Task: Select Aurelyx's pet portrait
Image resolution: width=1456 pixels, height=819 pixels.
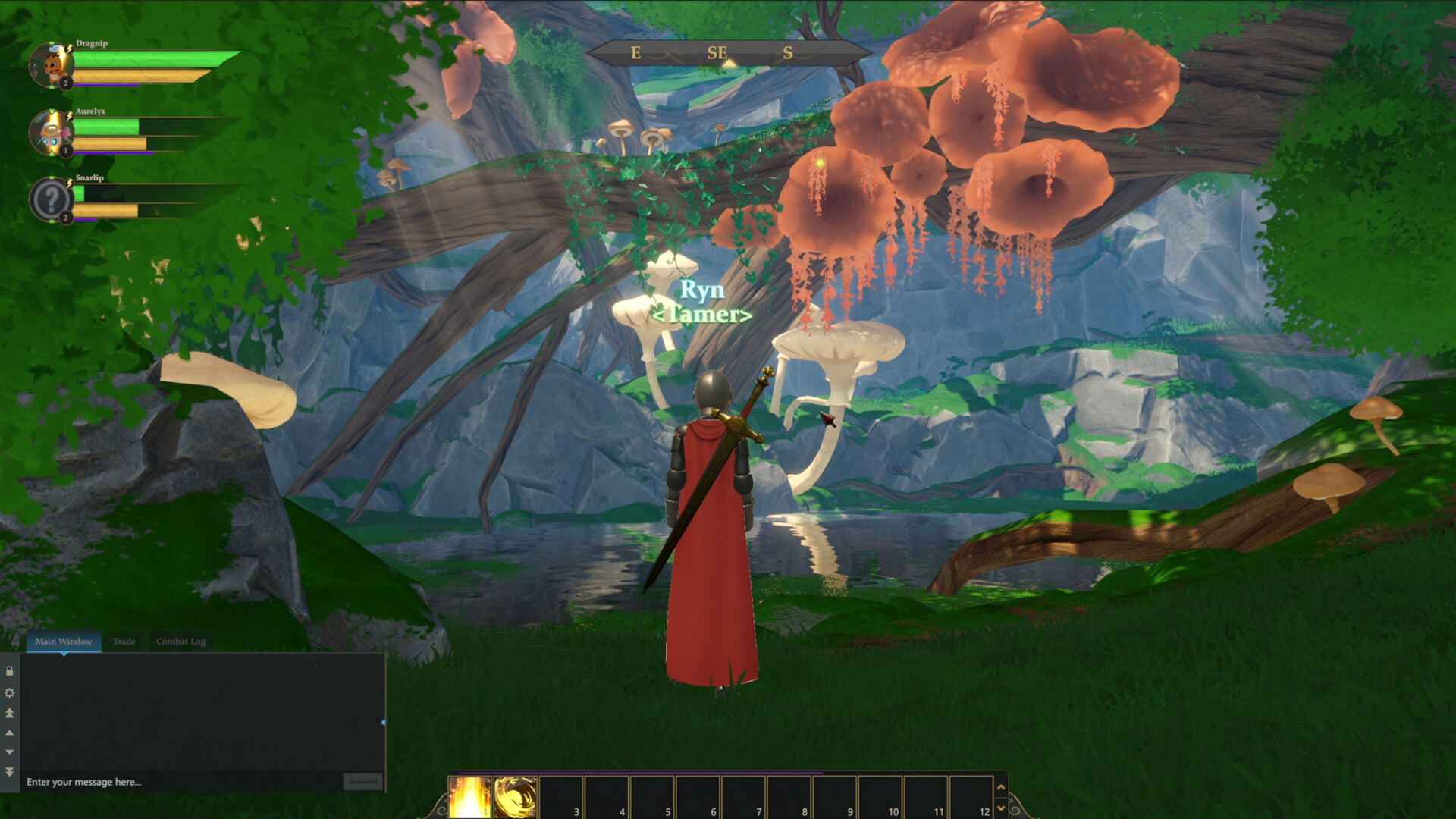Action: tap(52, 133)
